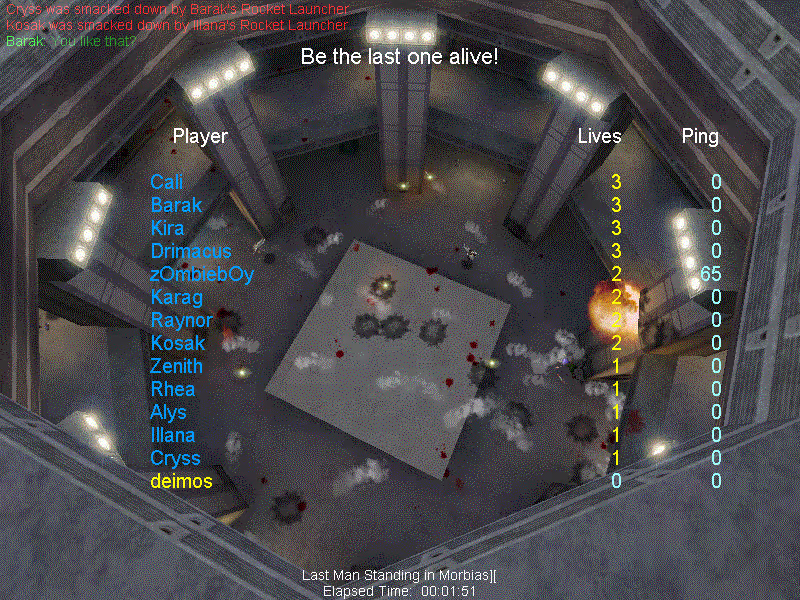Choose Rhea from the scoreboard
The image size is (800, 600).
pos(172,389)
